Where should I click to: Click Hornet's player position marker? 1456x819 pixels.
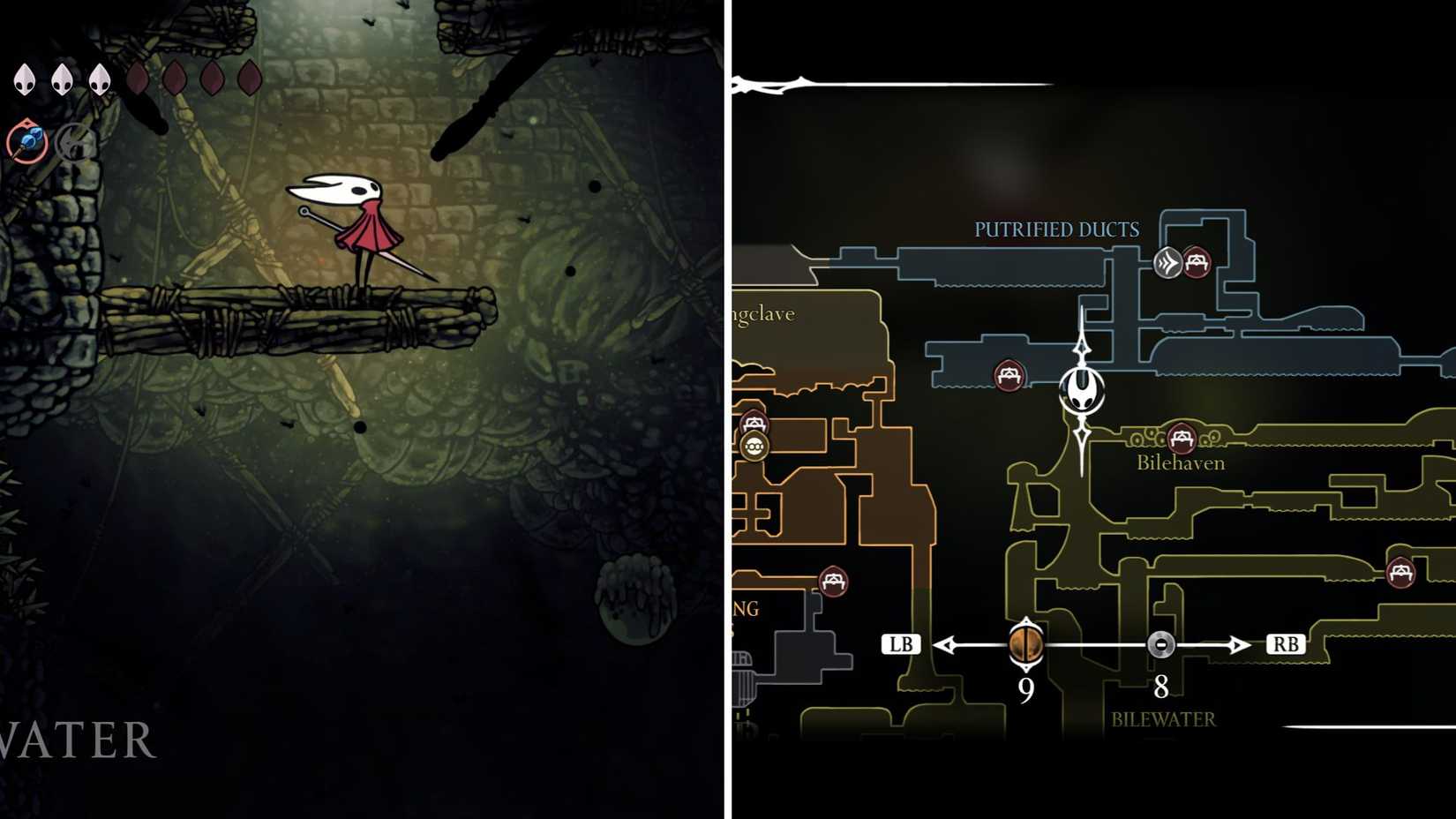(1083, 391)
